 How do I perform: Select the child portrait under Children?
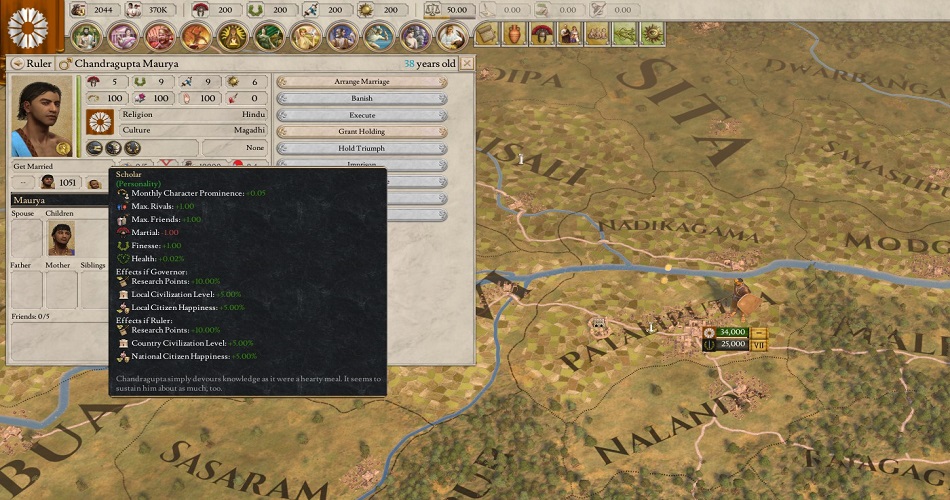[62, 239]
